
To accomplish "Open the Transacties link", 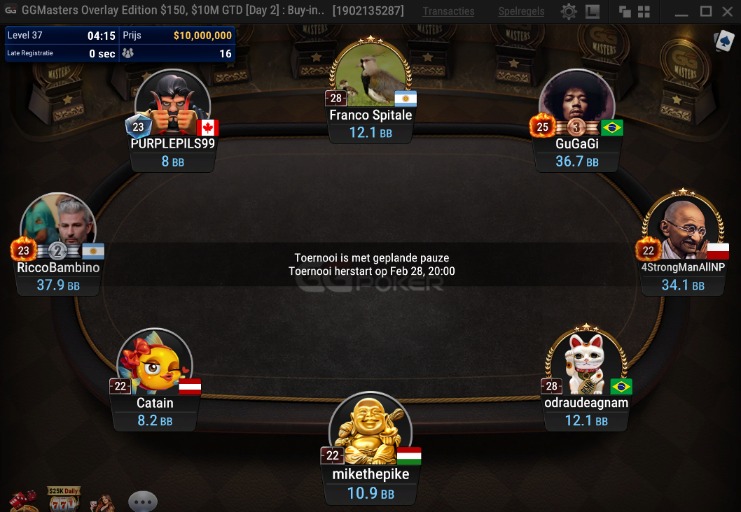I will 448,11.
